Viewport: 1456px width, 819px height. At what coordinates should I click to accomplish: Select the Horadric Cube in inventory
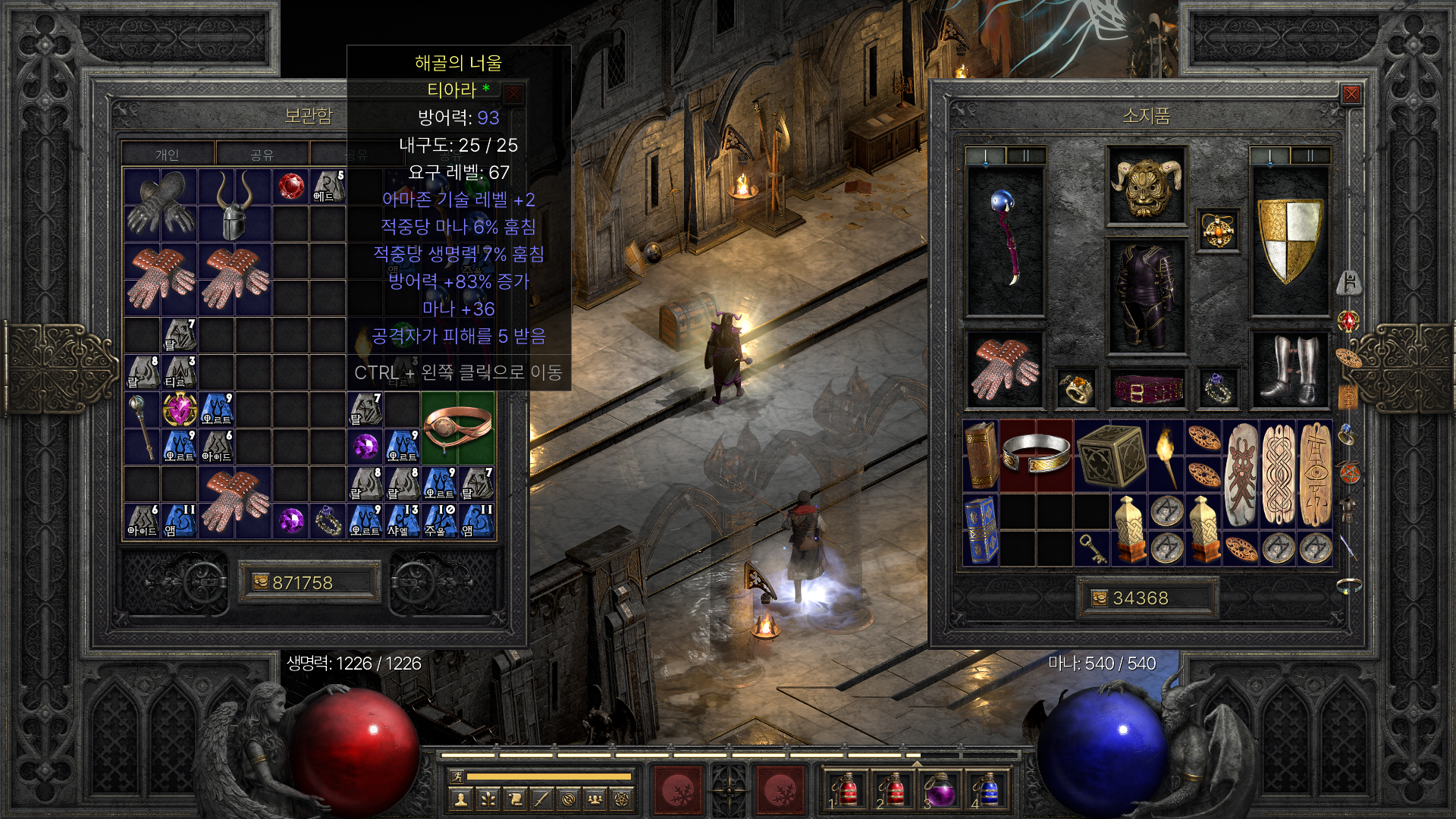point(1110,455)
